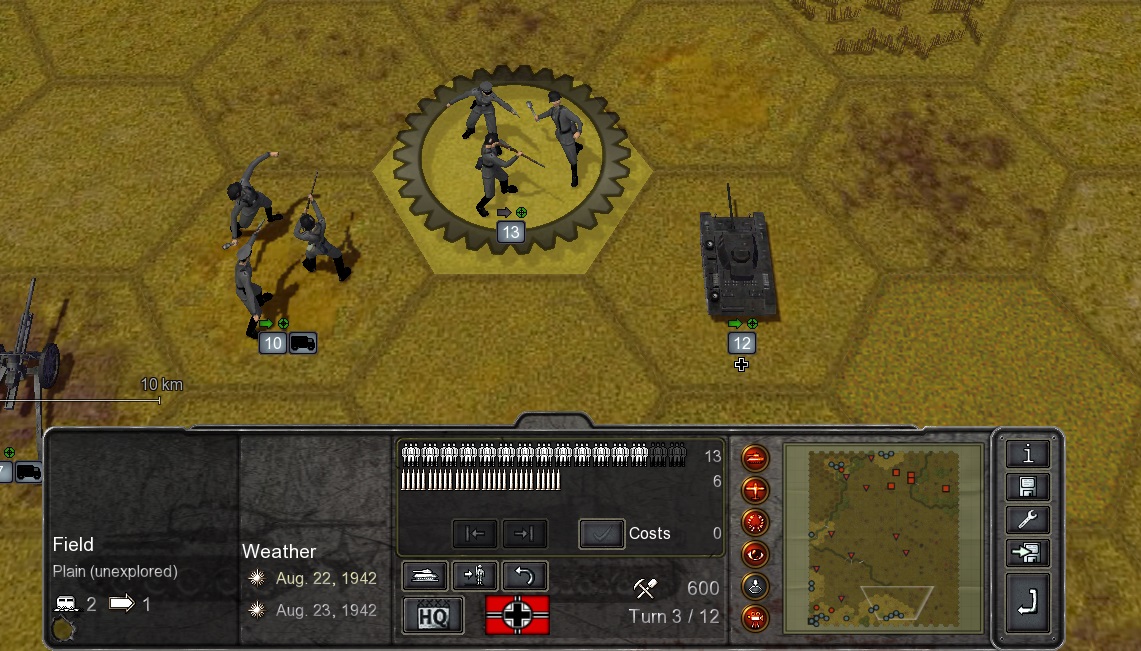Viewport: 1141px width, 651px height.
Task: Activate the round eye visibility button
Action: click(x=755, y=554)
